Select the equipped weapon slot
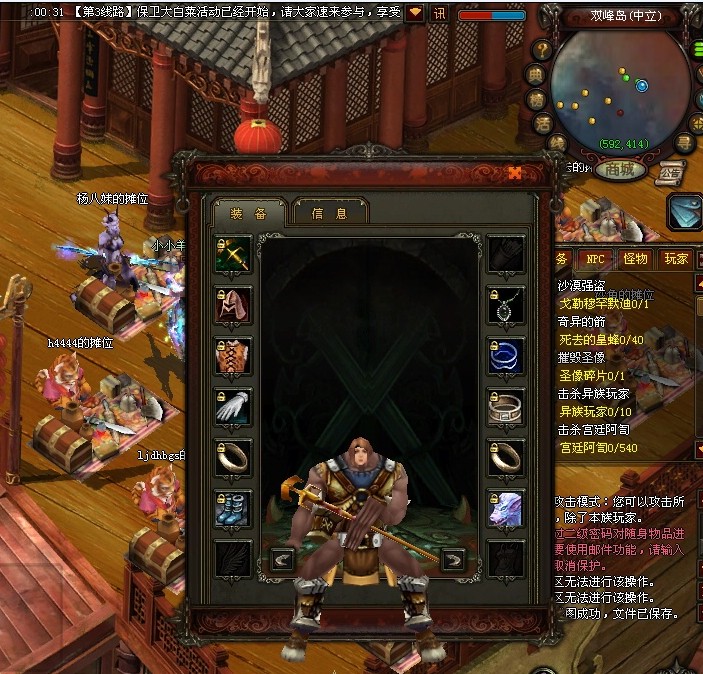703x674 pixels. click(x=234, y=254)
